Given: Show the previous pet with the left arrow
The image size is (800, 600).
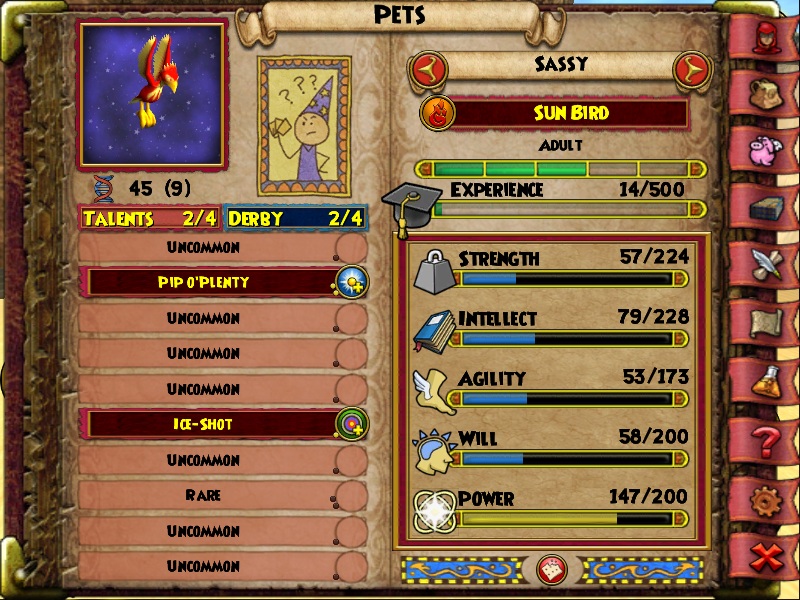Looking at the screenshot, I should [x=428, y=70].
